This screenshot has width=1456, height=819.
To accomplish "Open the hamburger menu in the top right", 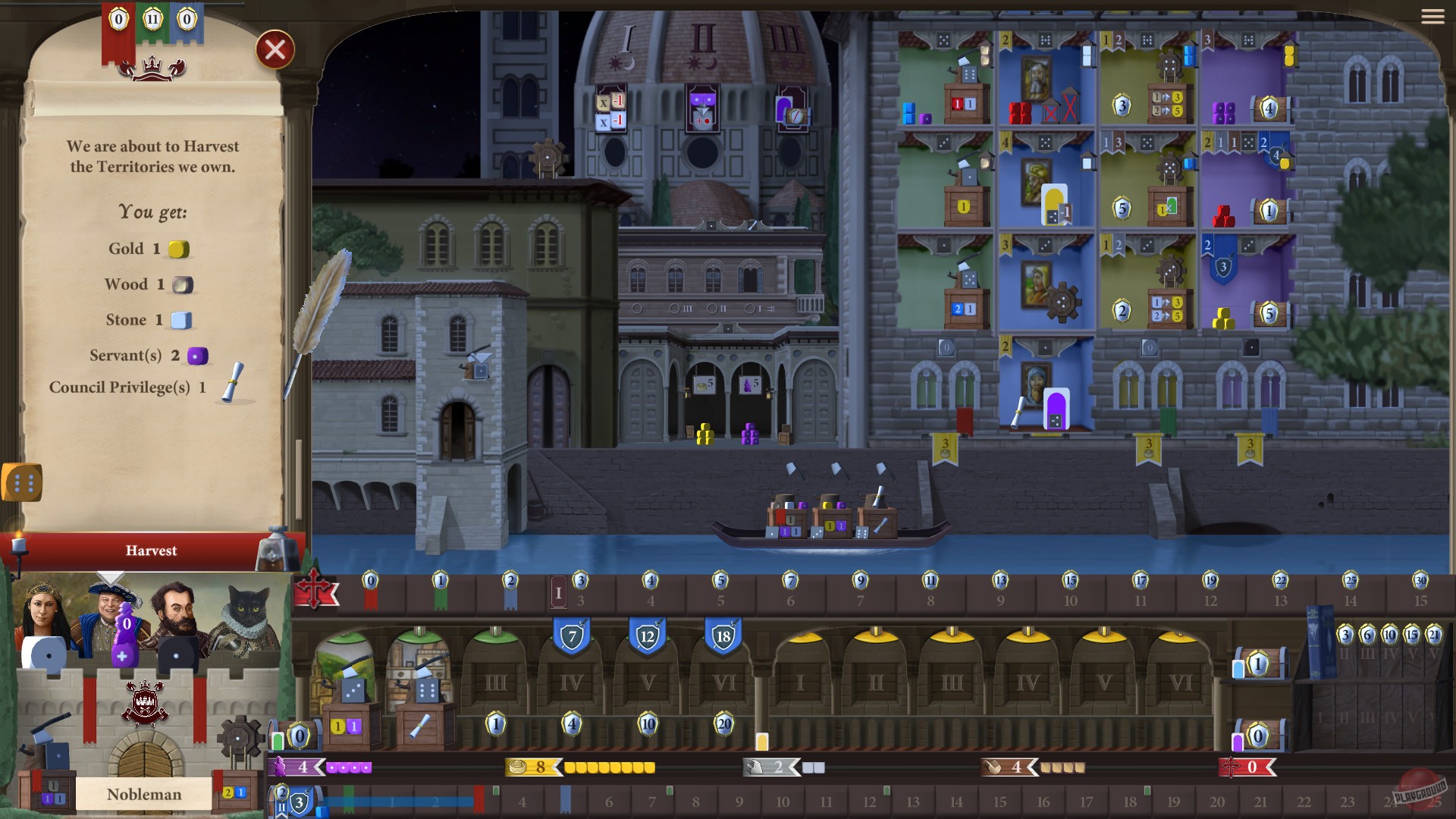I will pyautogui.click(x=1433, y=17).
